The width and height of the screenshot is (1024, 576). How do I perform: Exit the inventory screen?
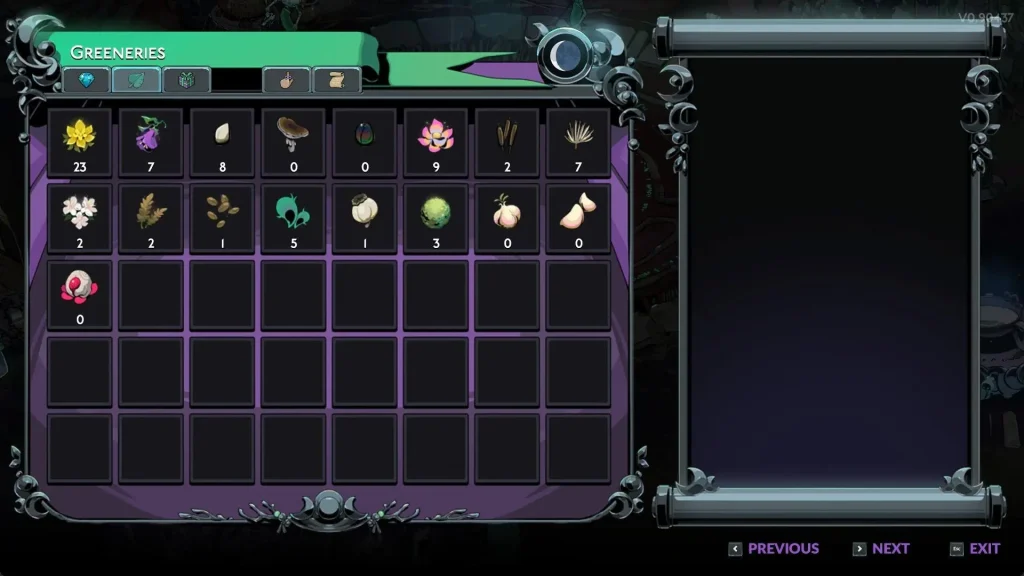pos(975,548)
